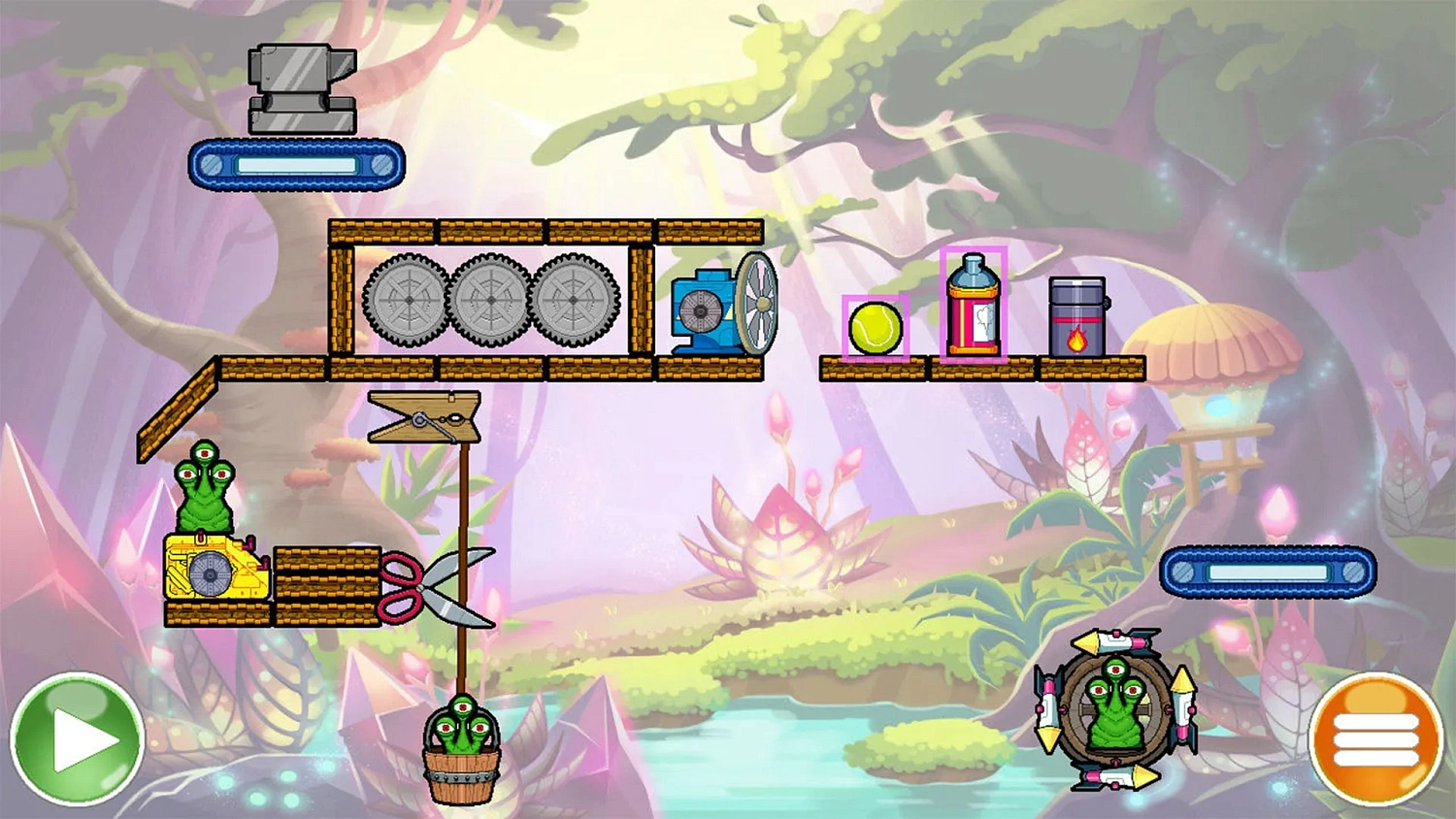
Task: Select the tennis ball in pink frame
Action: (875, 328)
